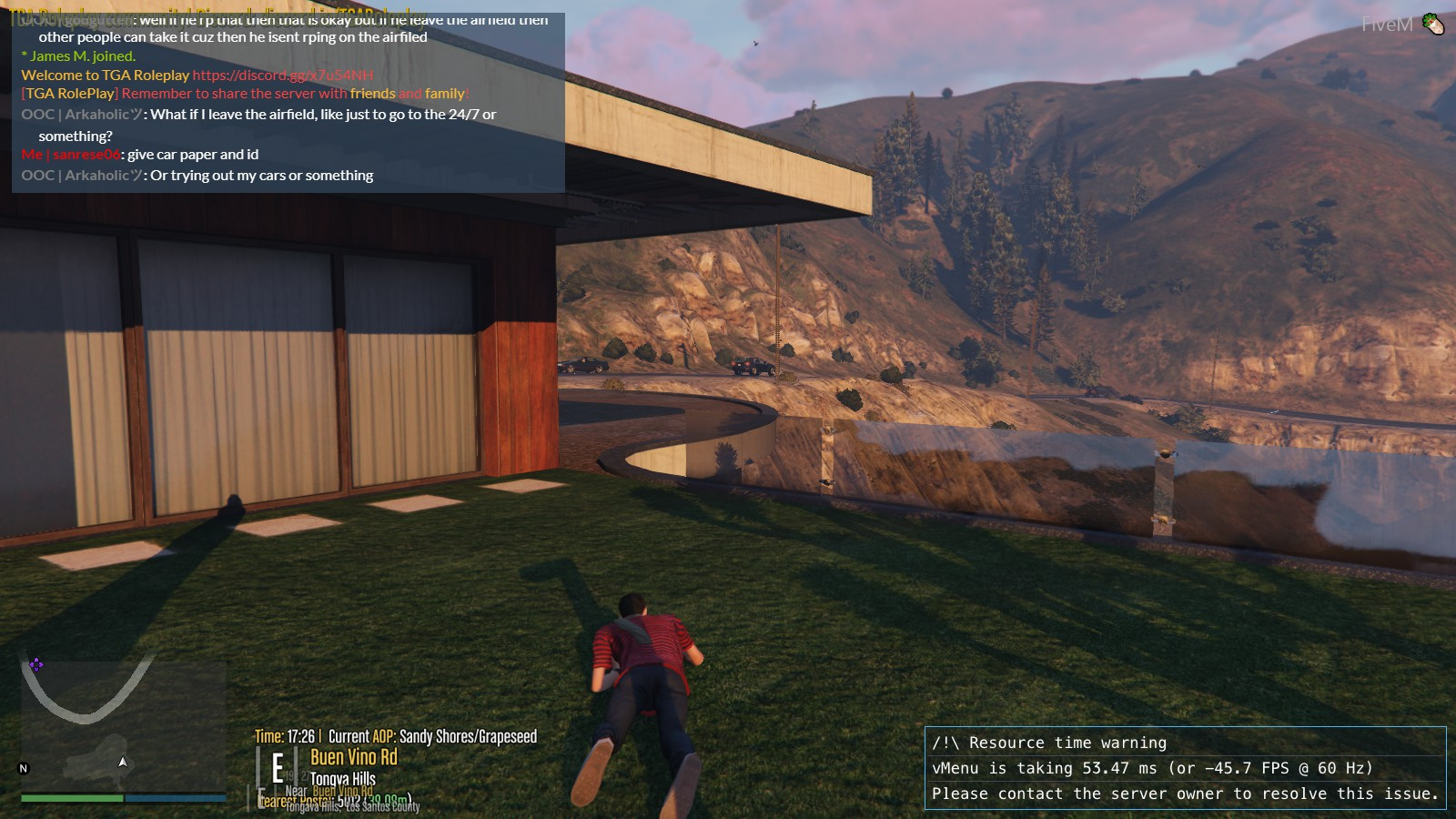Click the player arrow in the minimap center
Image resolution: width=1456 pixels, height=819 pixels.
(122, 763)
